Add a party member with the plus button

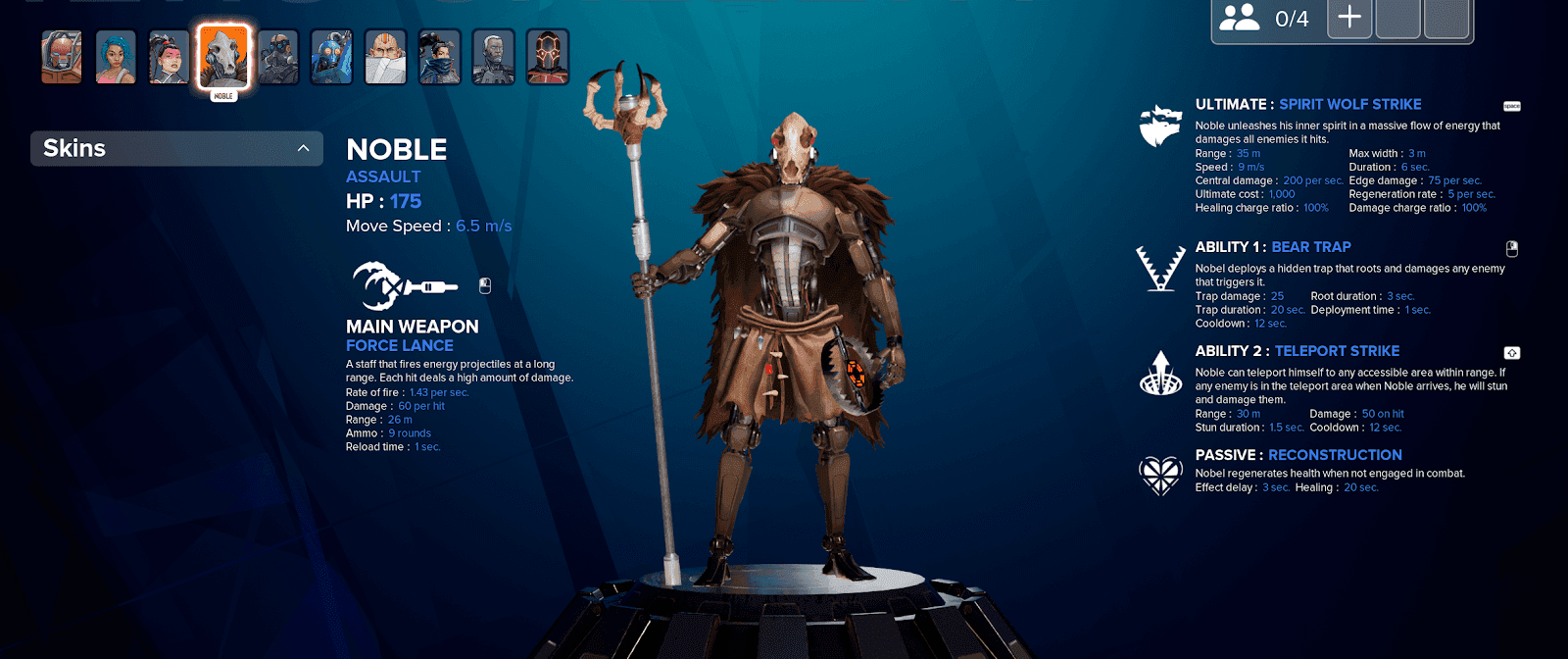(1349, 18)
